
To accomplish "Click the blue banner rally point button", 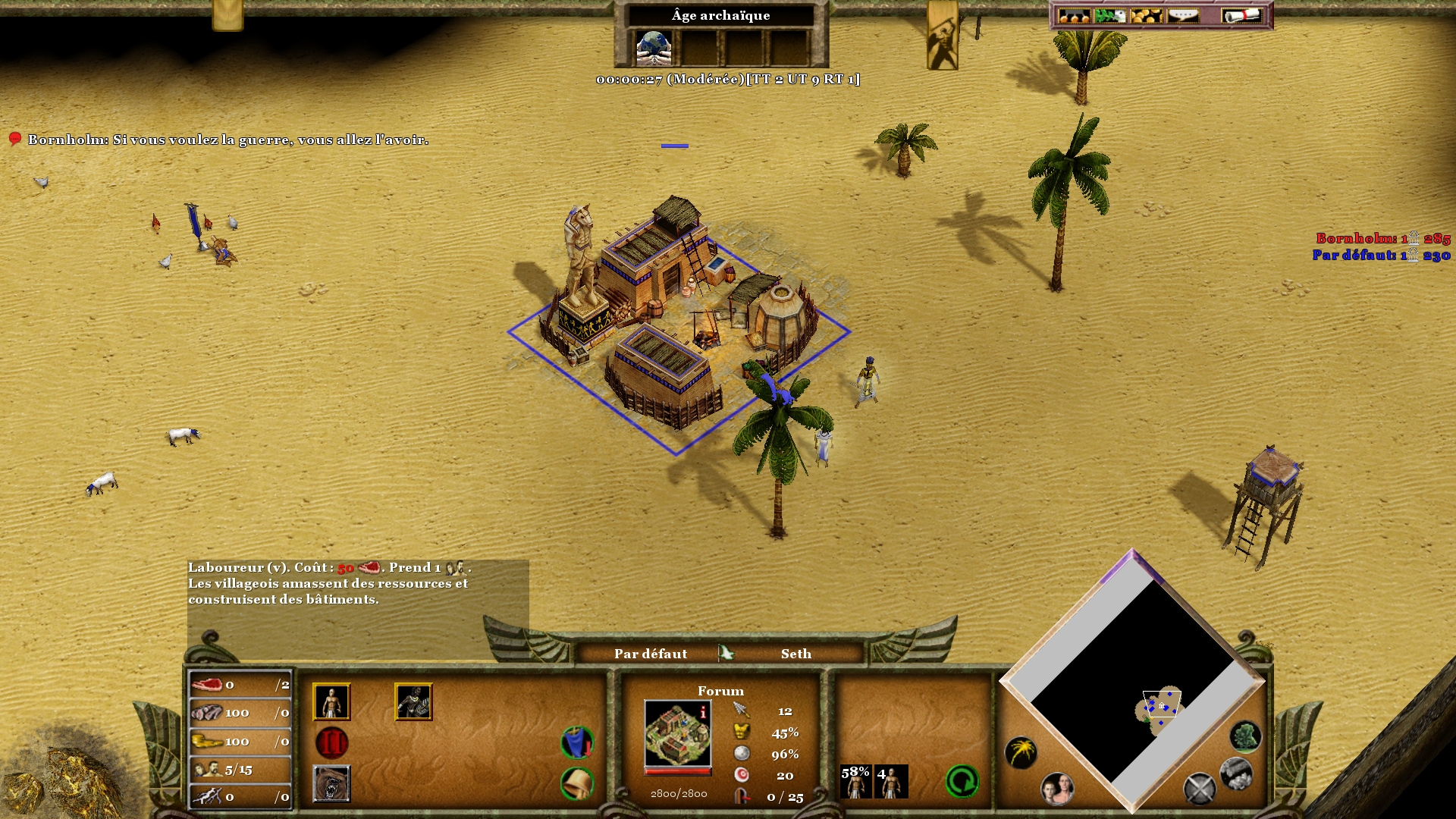I will click(577, 742).
